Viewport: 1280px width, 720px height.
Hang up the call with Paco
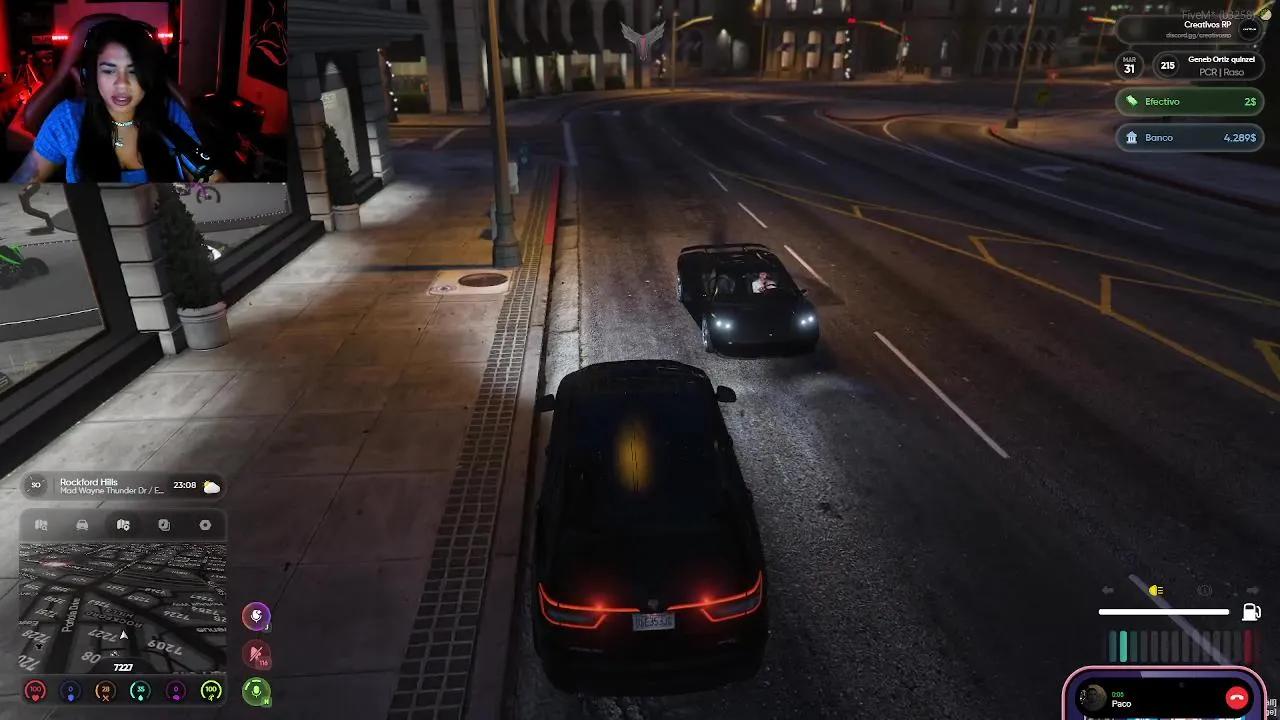tap(1237, 698)
